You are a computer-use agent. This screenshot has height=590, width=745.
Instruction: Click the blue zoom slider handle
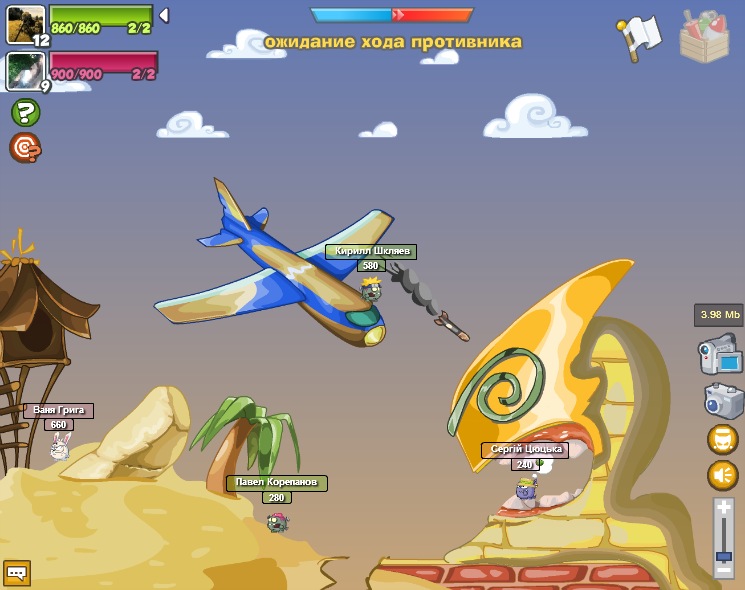pyautogui.click(x=723, y=555)
